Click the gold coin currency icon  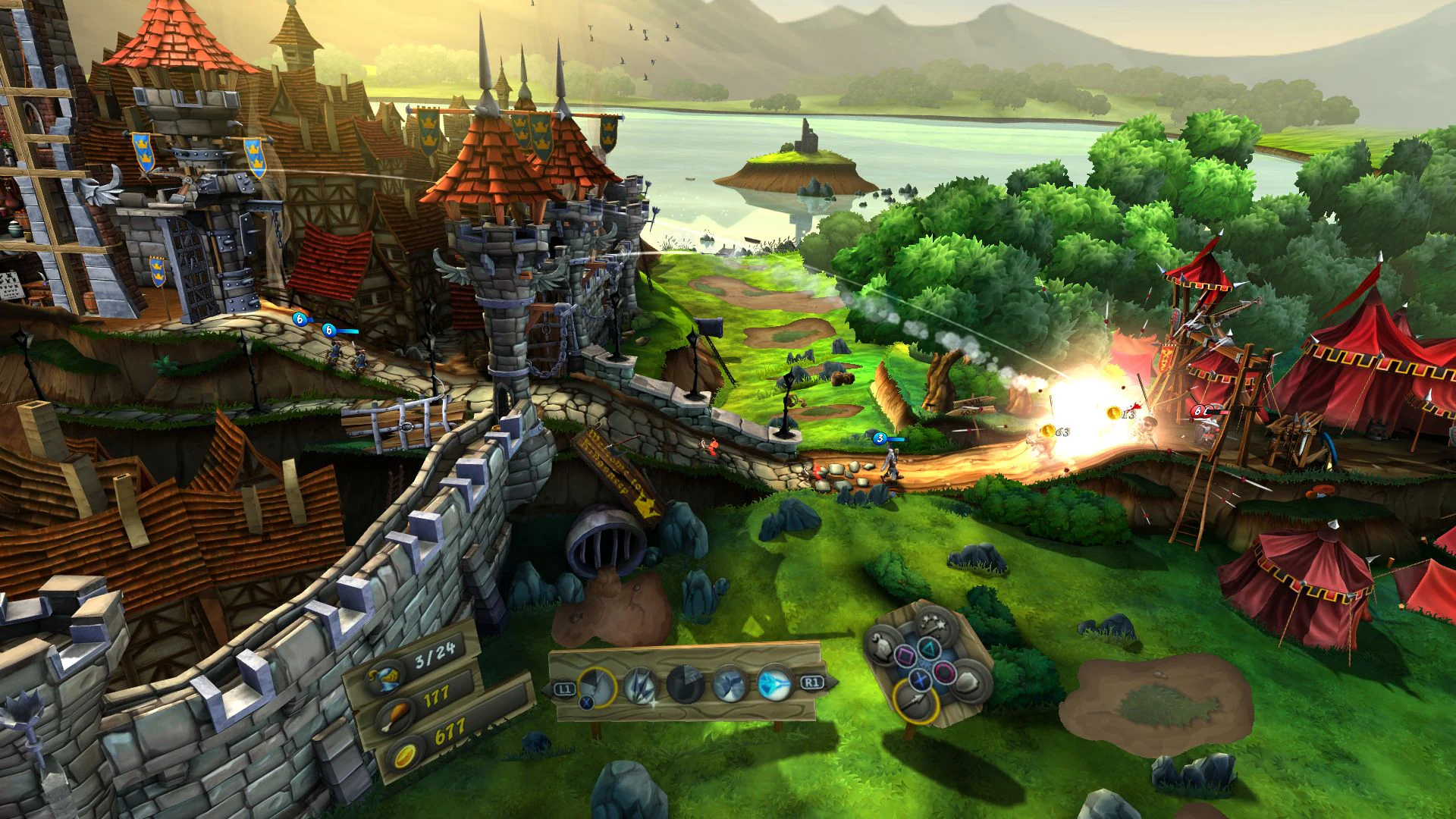(404, 756)
